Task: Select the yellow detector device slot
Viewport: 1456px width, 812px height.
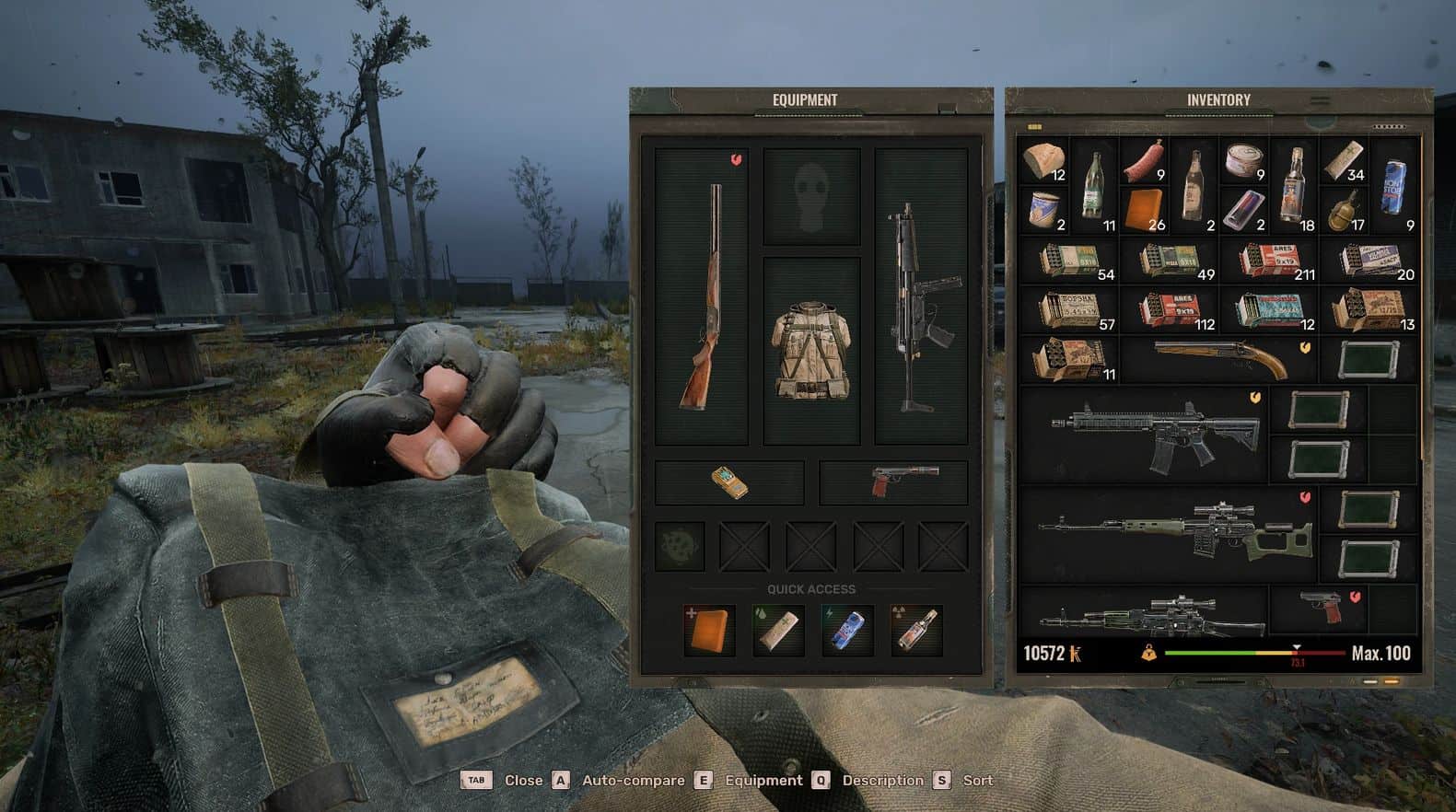Action: coord(729,482)
